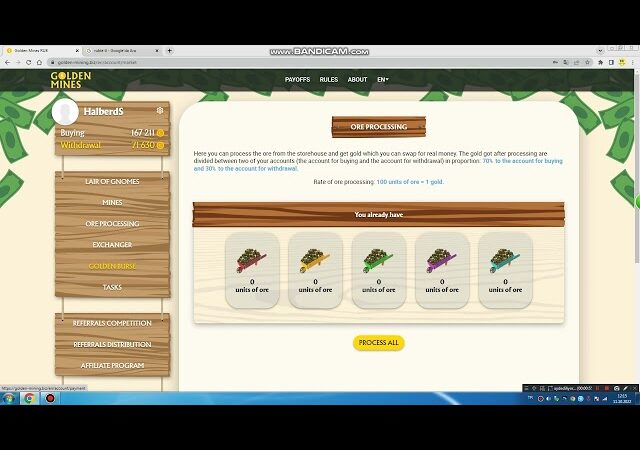Show the Referrals Competition page
The width and height of the screenshot is (640, 450).
(112, 323)
